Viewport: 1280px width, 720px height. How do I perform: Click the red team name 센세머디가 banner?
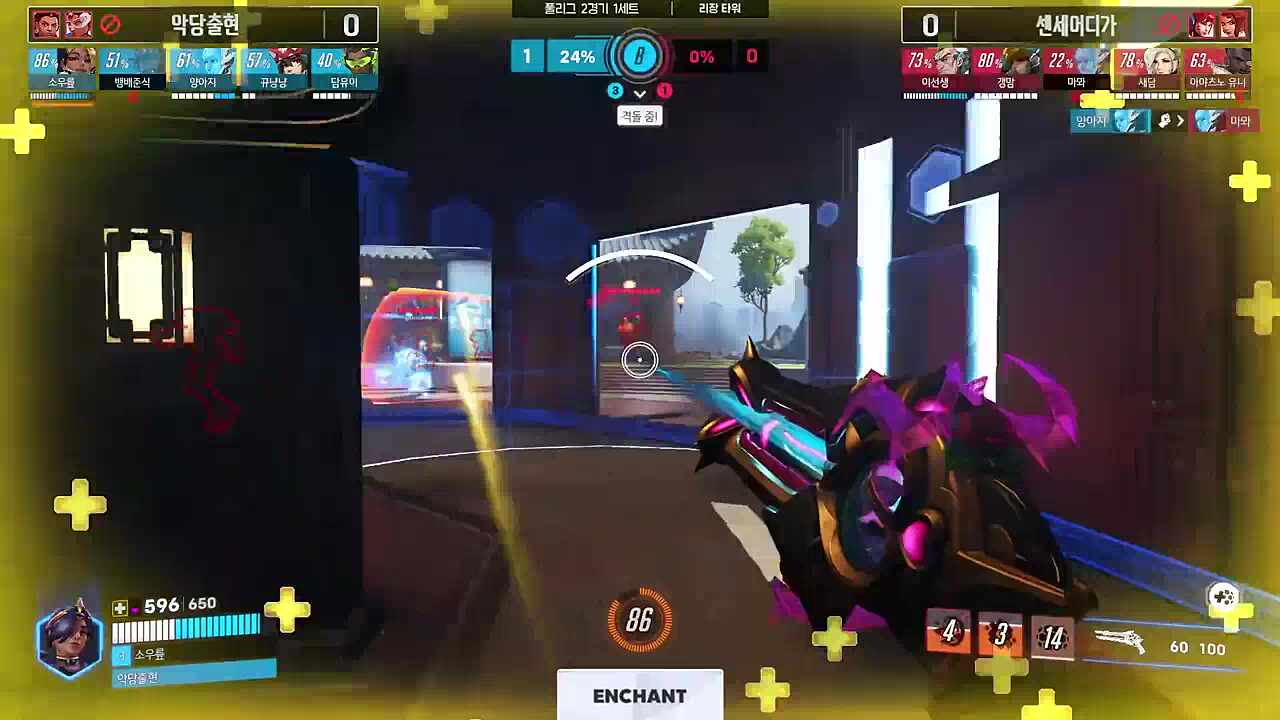point(1075,25)
